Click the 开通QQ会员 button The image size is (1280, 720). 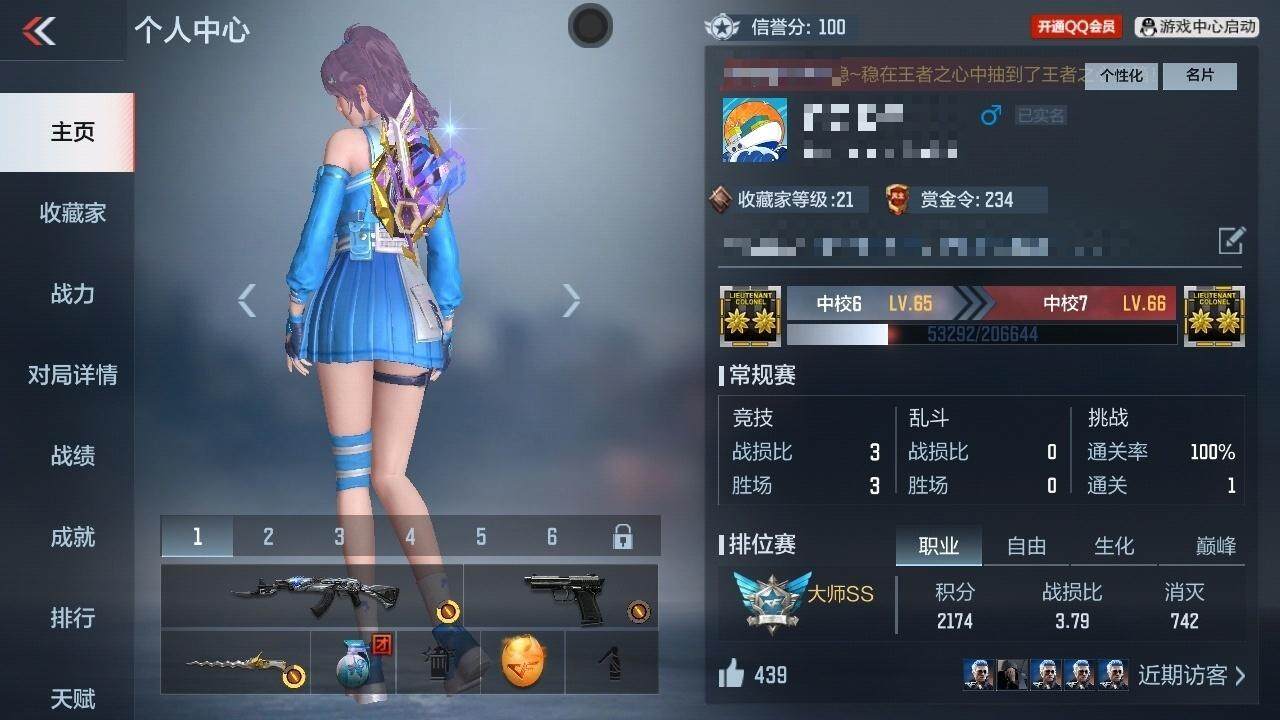click(1076, 27)
